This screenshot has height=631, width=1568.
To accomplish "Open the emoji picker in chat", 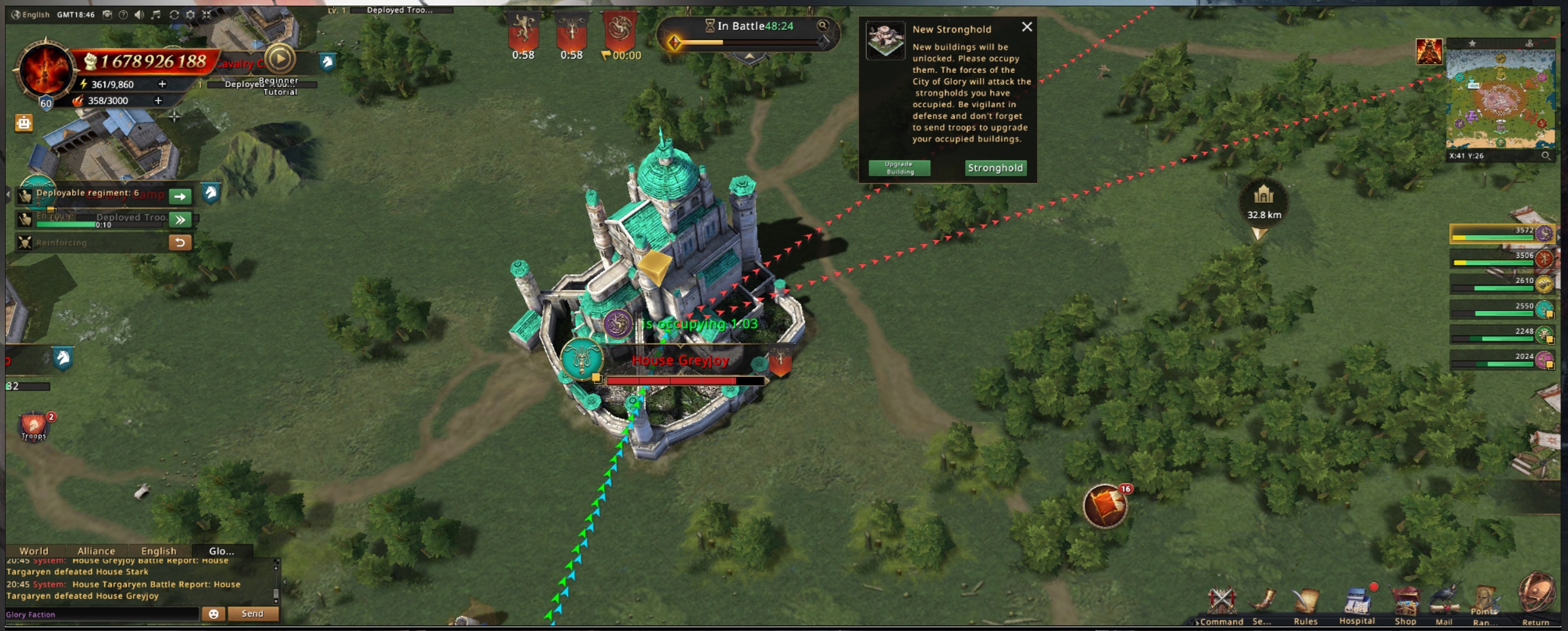I will coord(213,614).
